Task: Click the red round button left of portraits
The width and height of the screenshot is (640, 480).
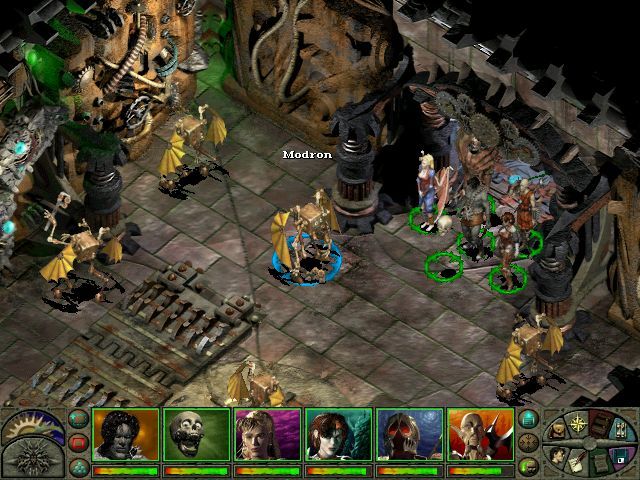Action: tap(78, 441)
